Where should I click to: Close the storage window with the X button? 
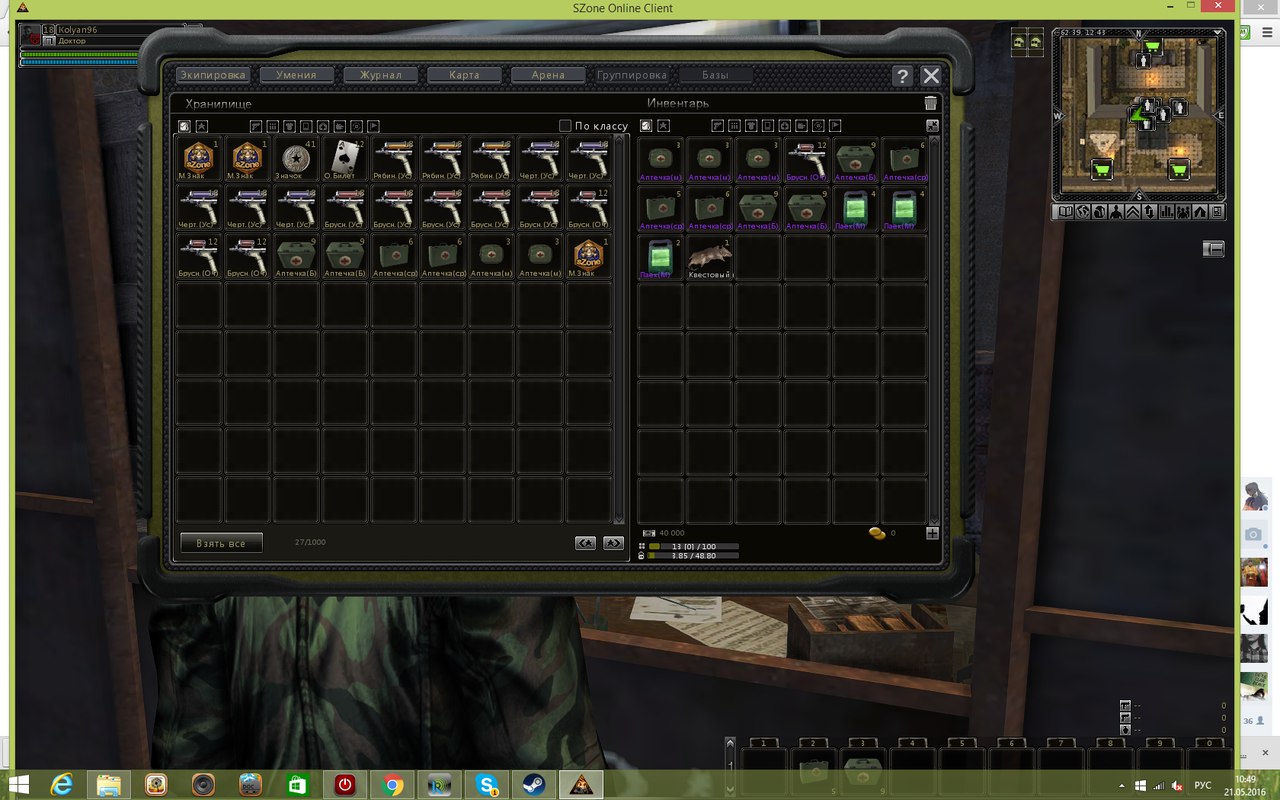pos(931,76)
